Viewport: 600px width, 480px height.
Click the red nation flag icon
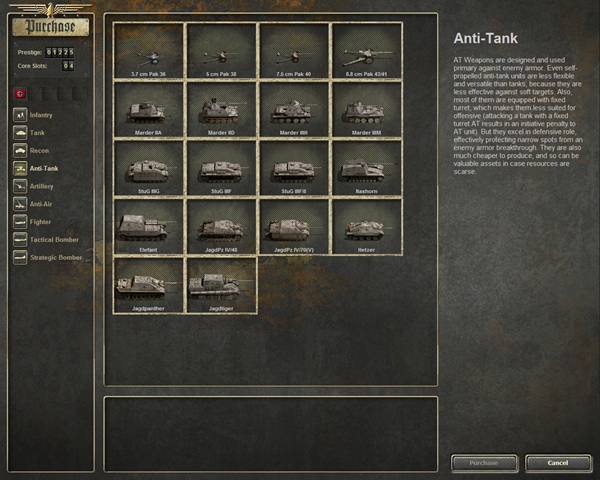click(x=22, y=92)
